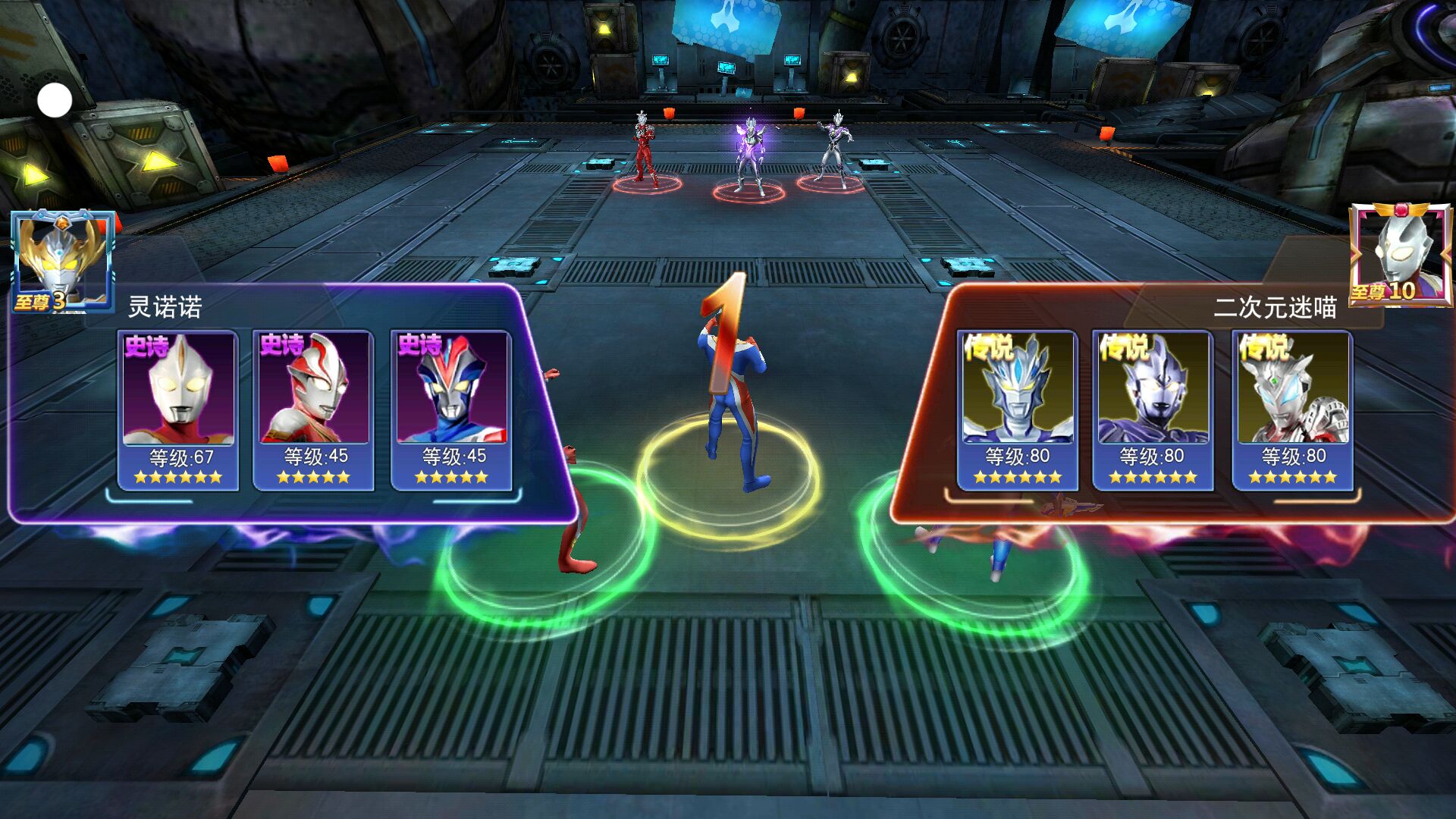Open player 灵诺诺's avatar profile
Screen dimensions: 1456x819
point(62,260)
